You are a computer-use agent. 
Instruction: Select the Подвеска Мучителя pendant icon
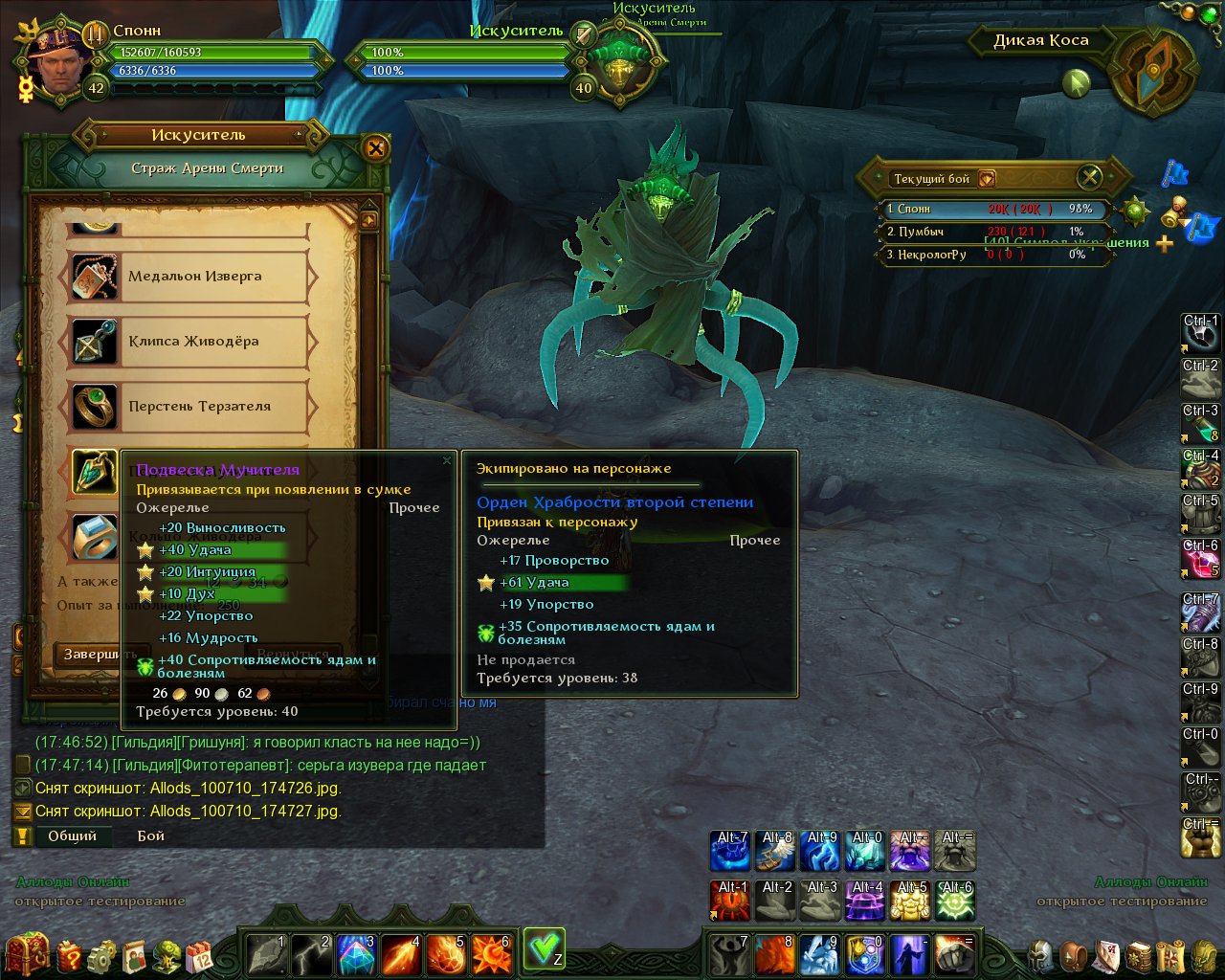[95, 472]
